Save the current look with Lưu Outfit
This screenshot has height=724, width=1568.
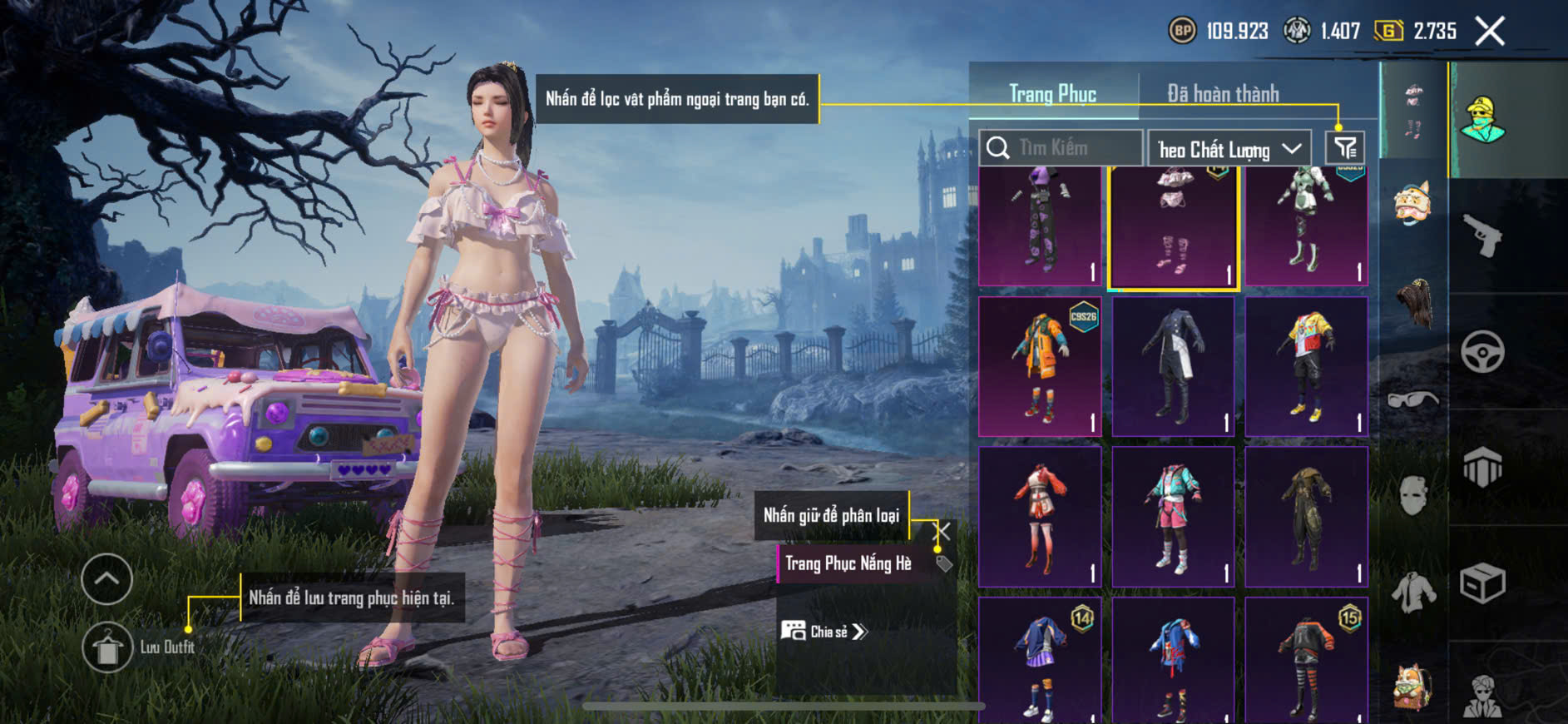click(107, 647)
